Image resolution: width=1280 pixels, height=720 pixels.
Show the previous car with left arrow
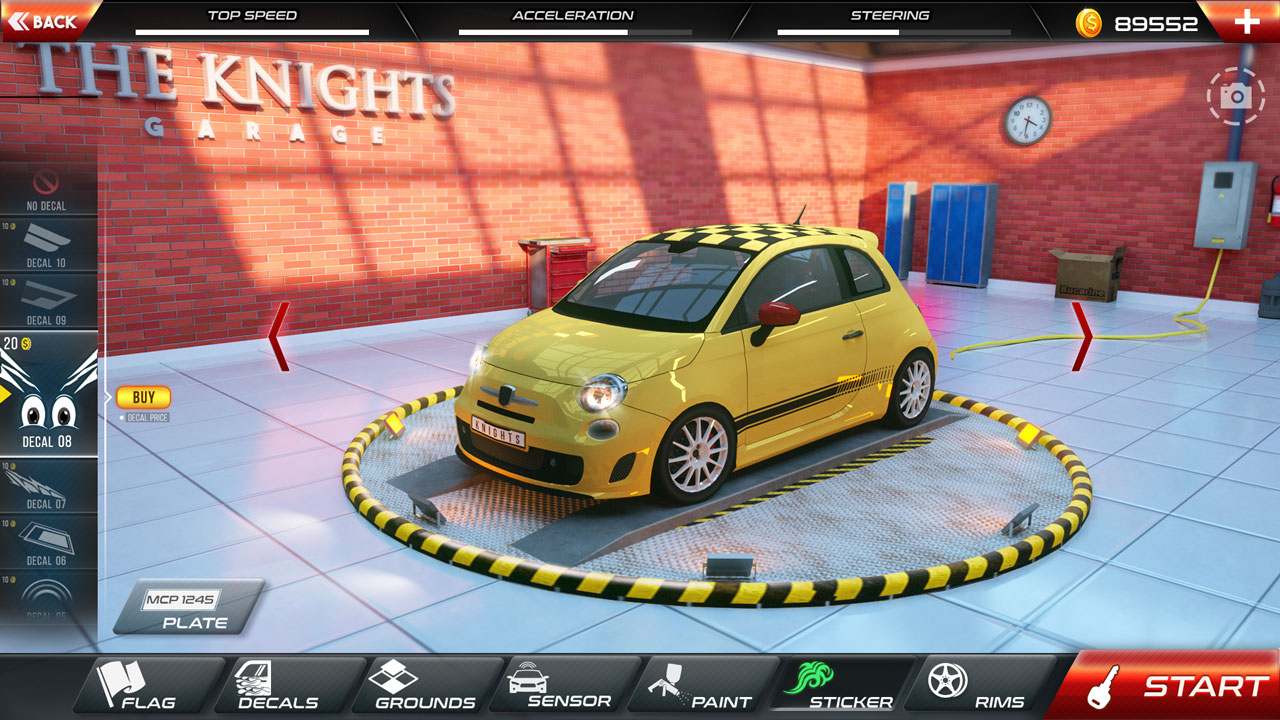[279, 336]
